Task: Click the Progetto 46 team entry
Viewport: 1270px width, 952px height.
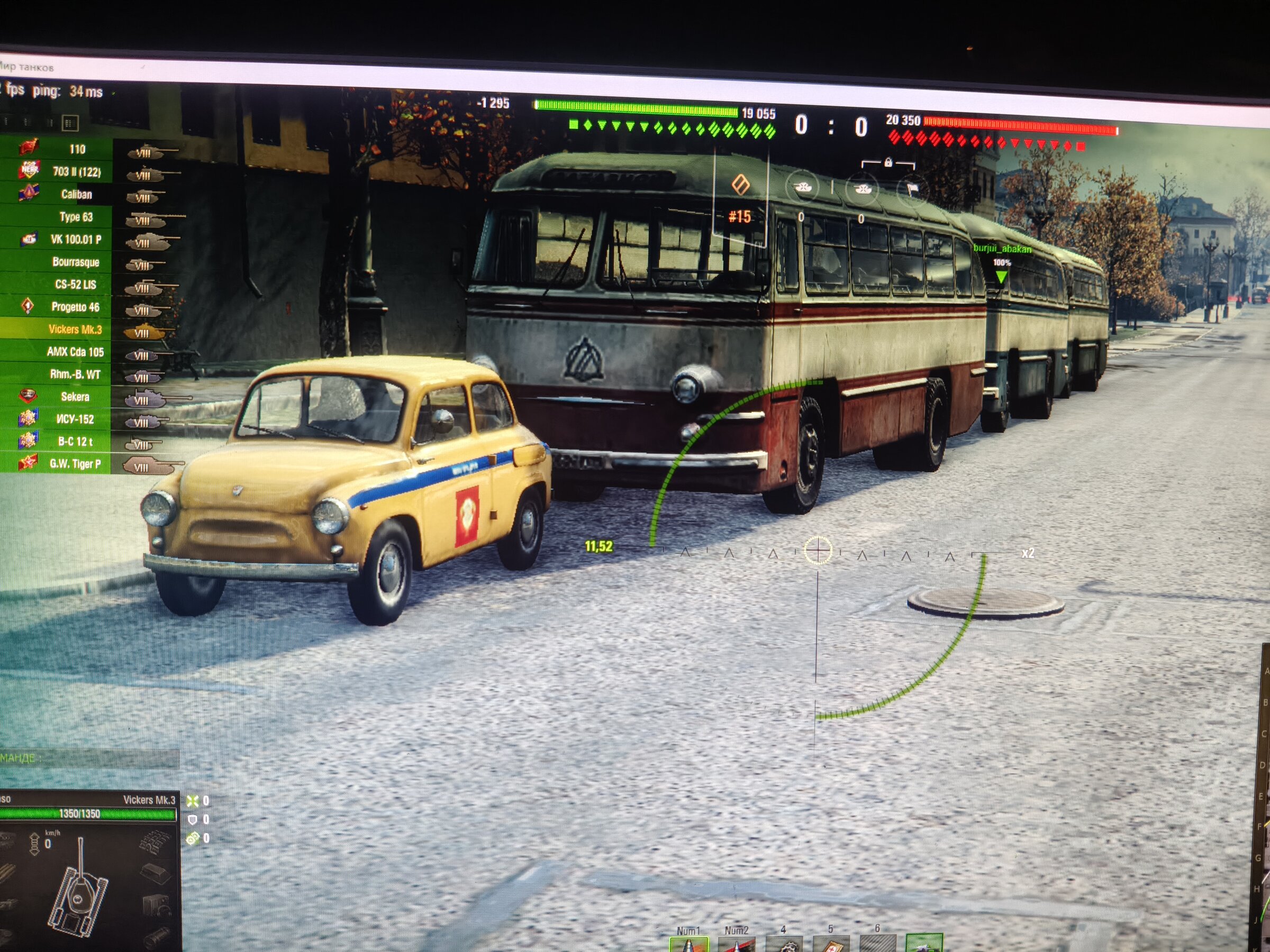Action: pos(75,307)
